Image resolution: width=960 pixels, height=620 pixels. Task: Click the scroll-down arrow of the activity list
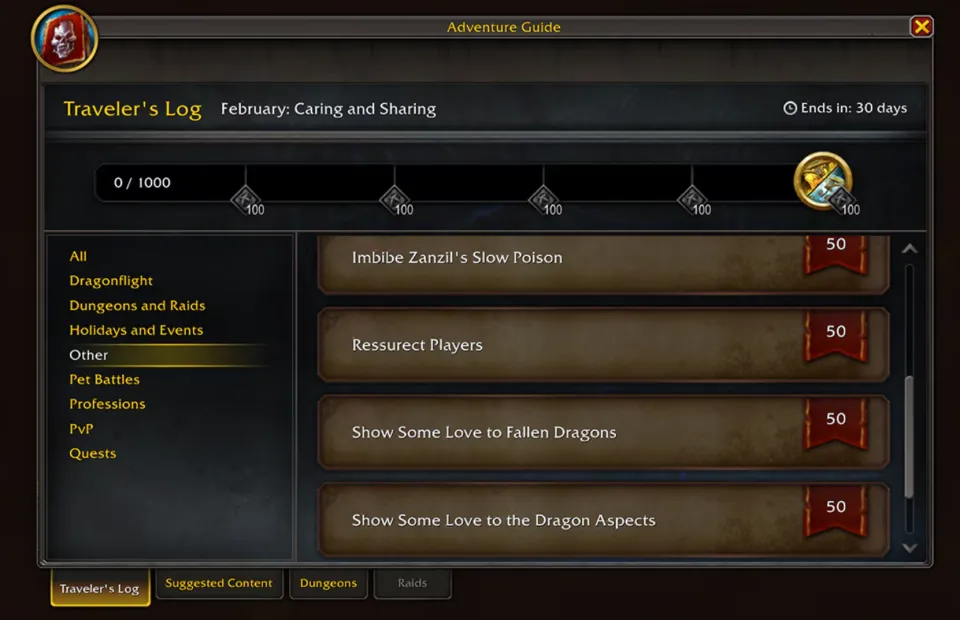[909, 548]
